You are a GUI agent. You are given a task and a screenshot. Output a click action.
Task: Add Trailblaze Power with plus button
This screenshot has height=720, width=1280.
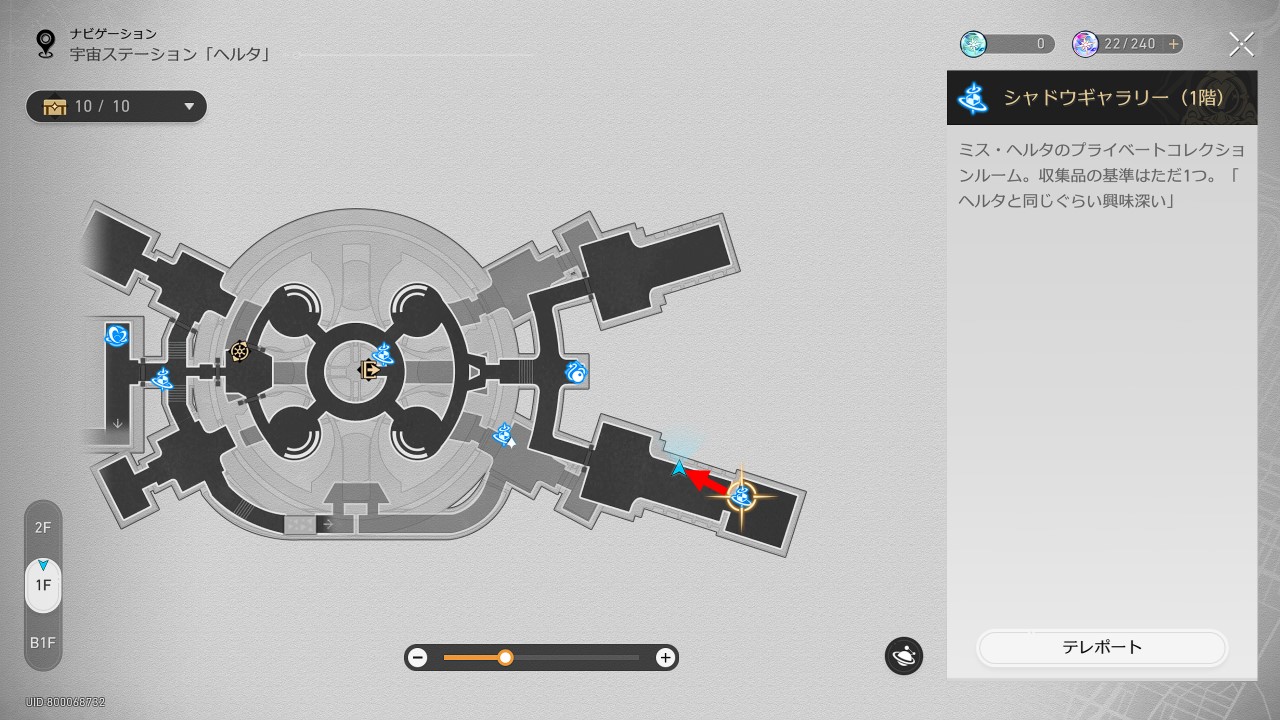[1173, 44]
